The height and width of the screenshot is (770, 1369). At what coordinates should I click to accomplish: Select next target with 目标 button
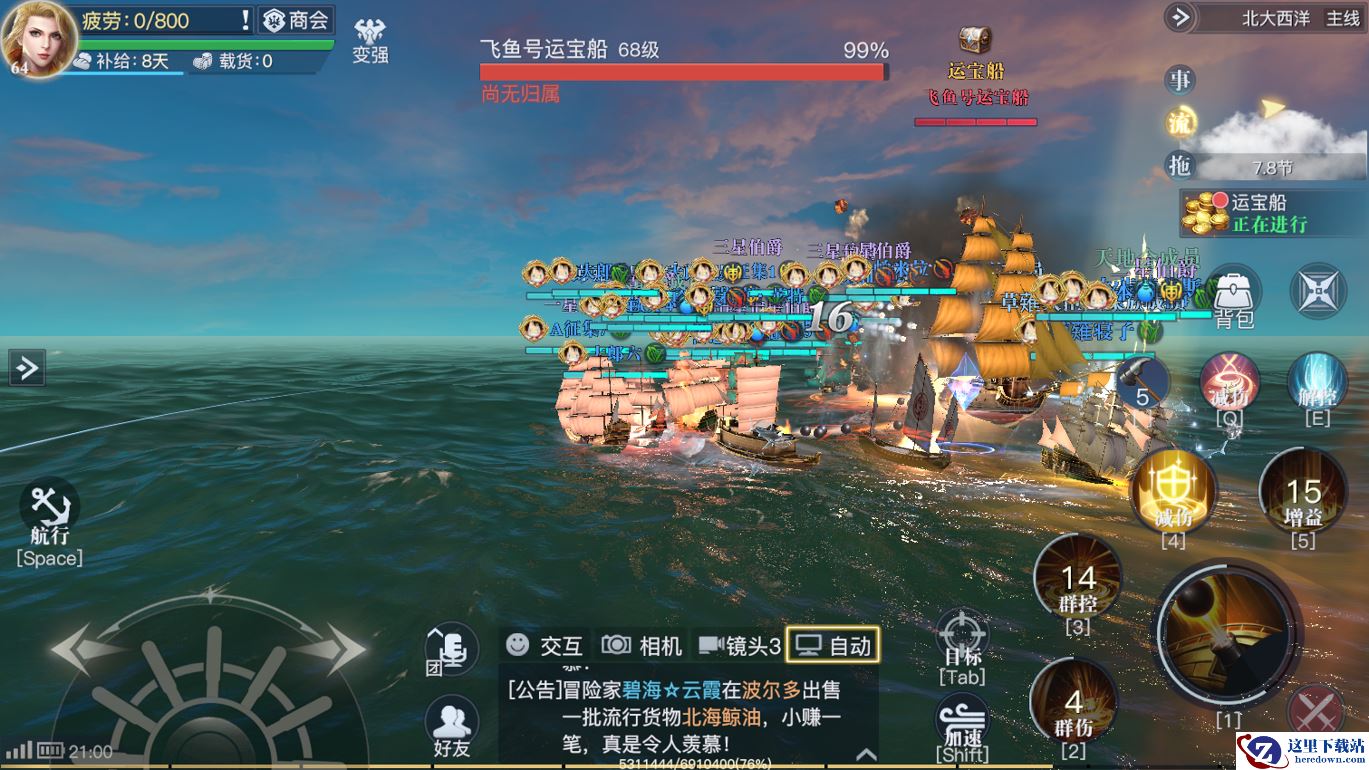tap(963, 640)
